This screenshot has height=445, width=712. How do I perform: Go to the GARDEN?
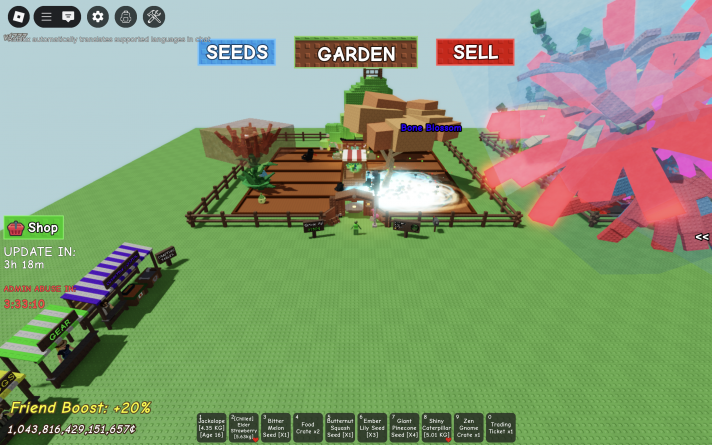click(x=356, y=53)
